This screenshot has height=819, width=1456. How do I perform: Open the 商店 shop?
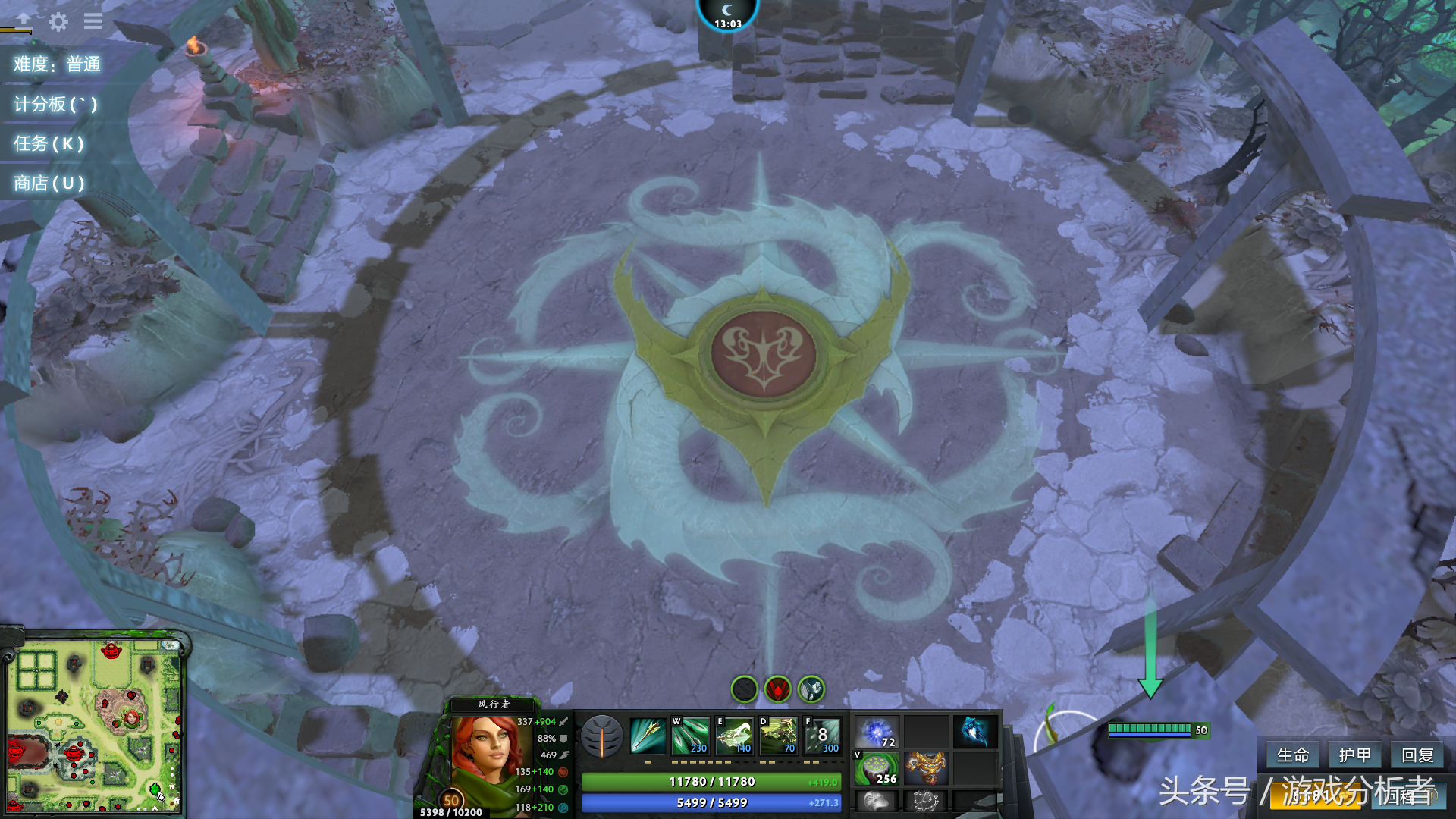pos(49,184)
